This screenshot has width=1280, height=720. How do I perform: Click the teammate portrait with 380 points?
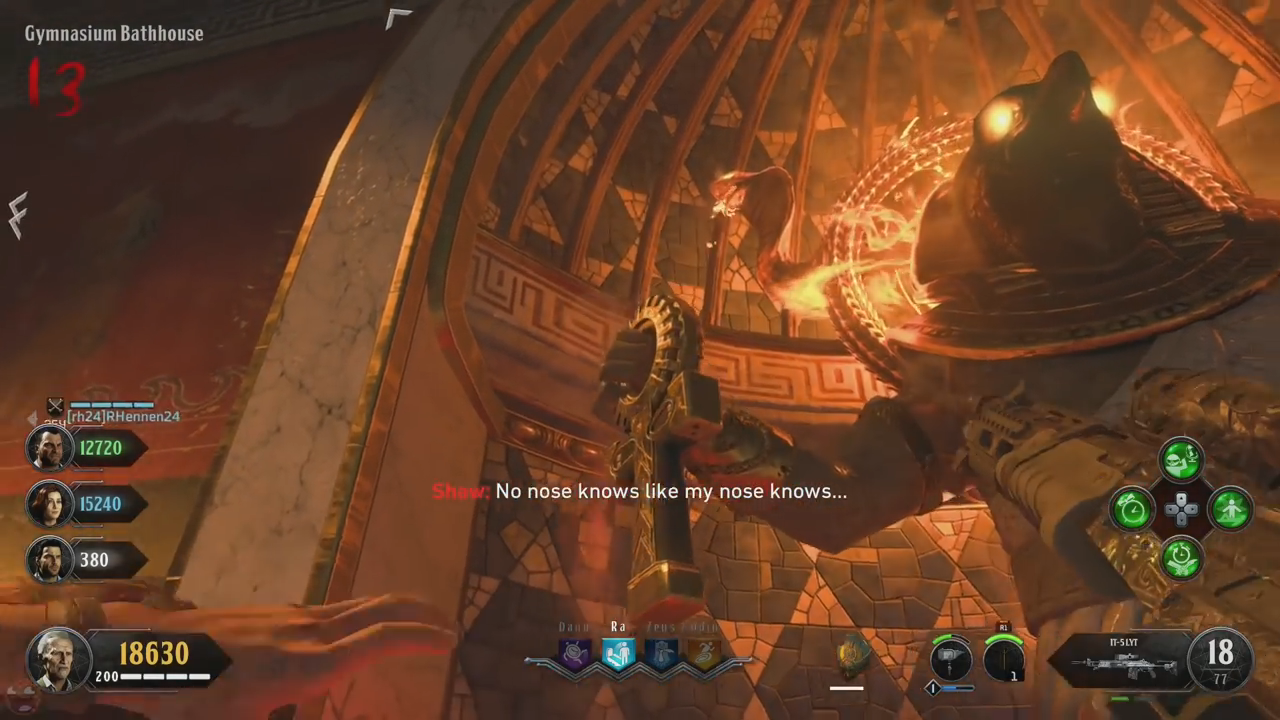[x=49, y=560]
